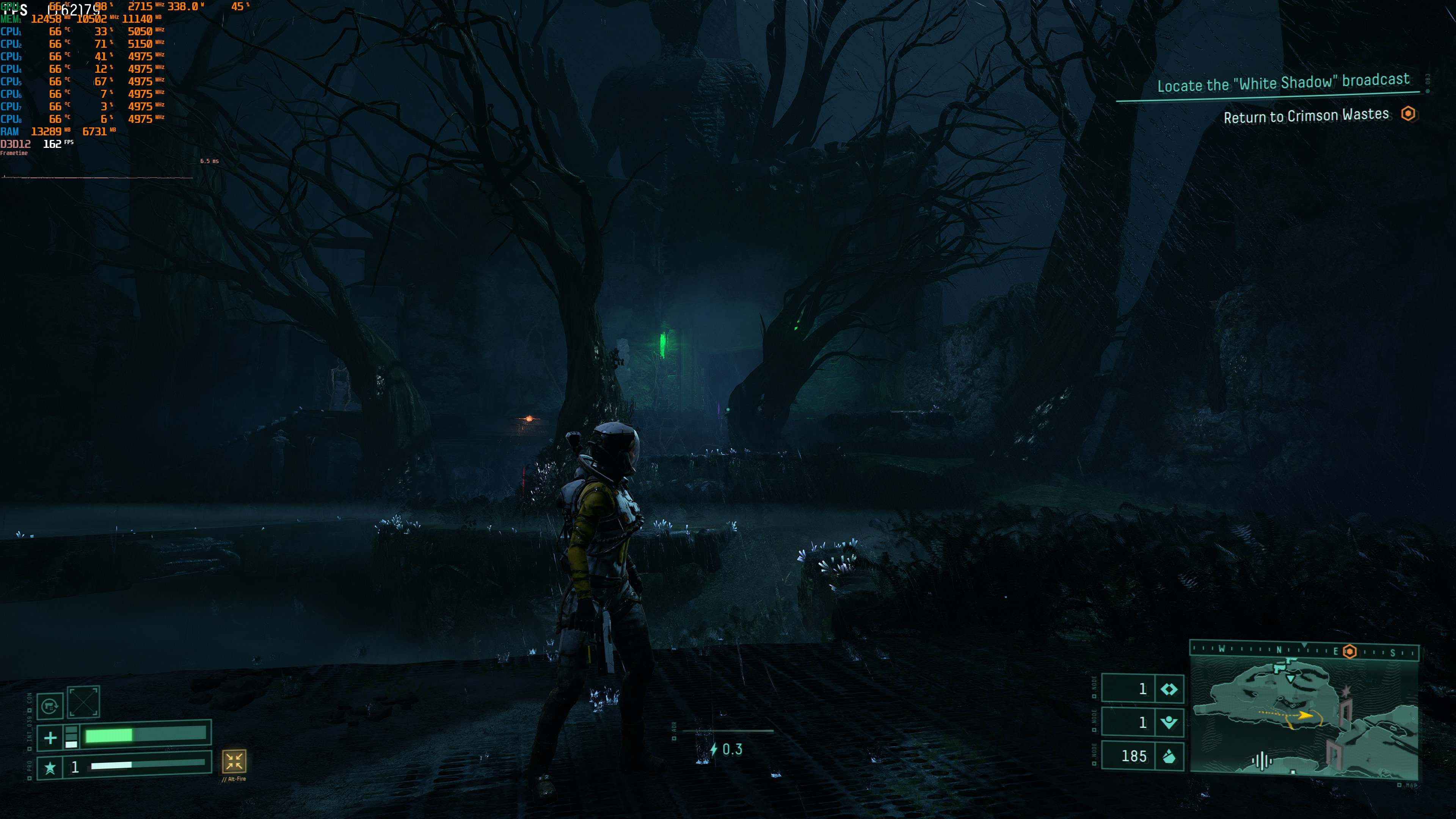Select the crystal shard currency icon
The image size is (1456, 819).
(1168, 756)
